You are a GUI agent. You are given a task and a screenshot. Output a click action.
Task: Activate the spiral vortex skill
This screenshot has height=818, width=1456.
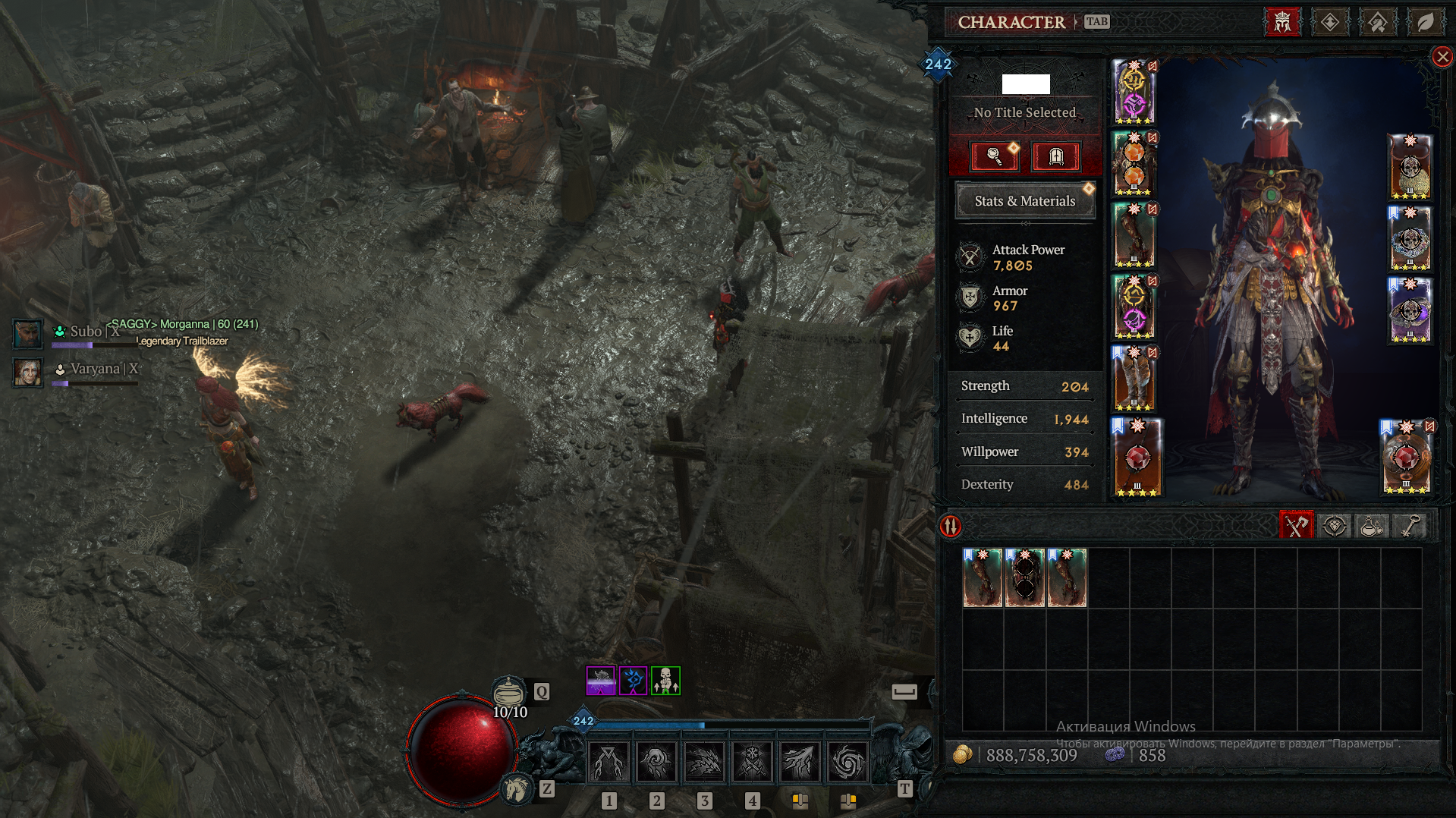click(847, 761)
